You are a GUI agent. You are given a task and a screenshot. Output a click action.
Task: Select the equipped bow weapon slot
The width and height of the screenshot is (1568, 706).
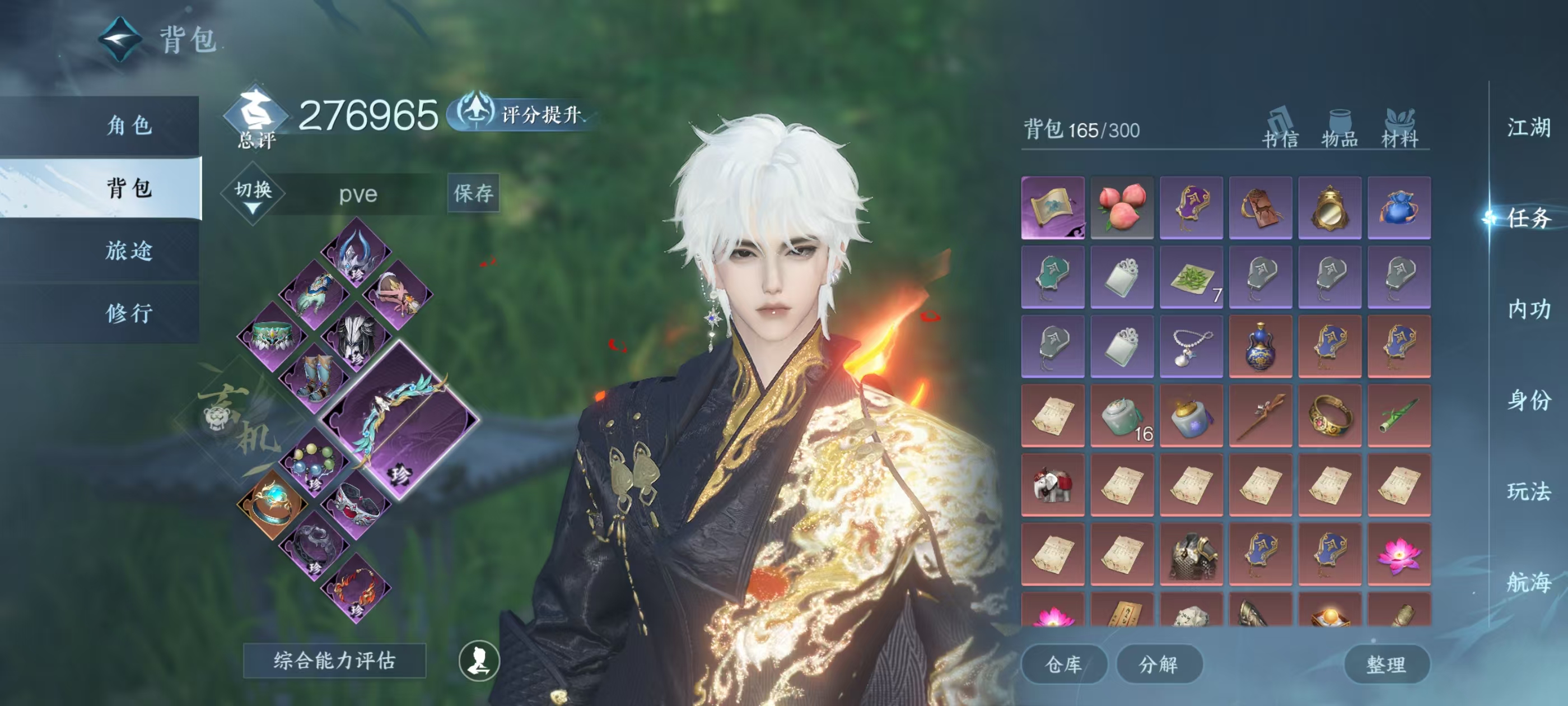point(400,421)
